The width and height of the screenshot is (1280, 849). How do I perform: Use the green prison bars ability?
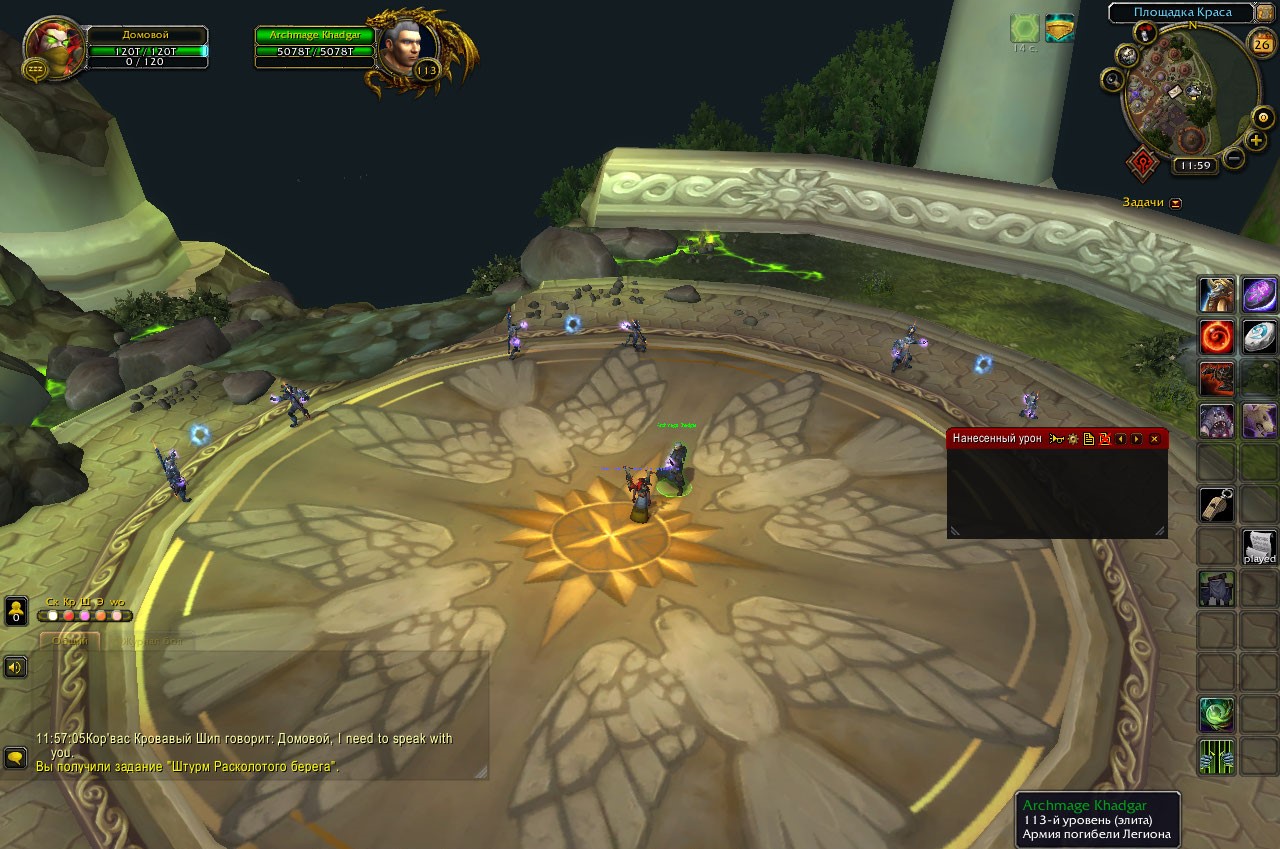pyautogui.click(x=1217, y=756)
